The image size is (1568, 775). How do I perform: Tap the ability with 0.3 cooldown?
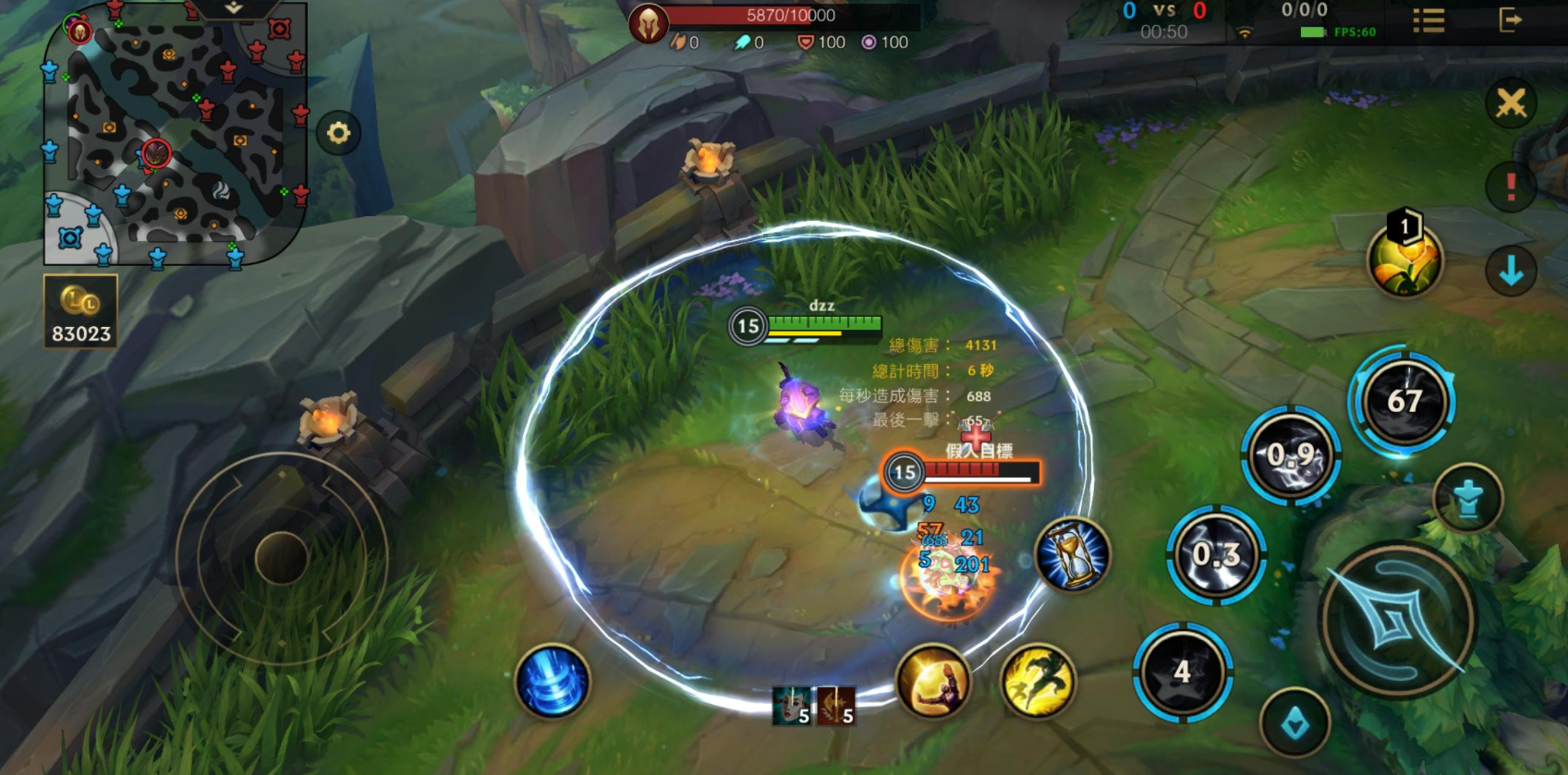(1216, 555)
